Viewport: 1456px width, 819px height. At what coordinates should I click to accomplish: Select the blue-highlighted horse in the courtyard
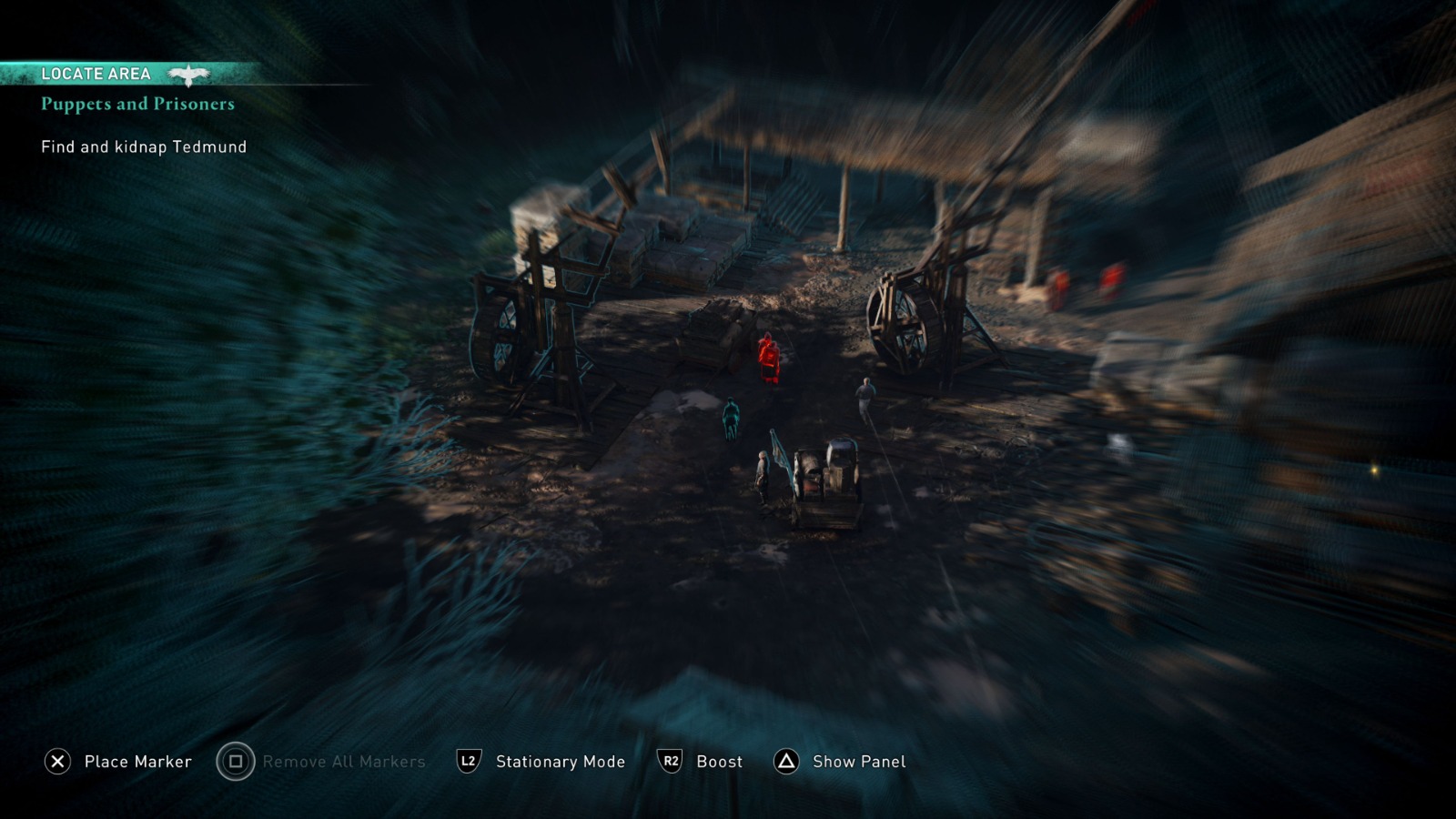tap(730, 417)
